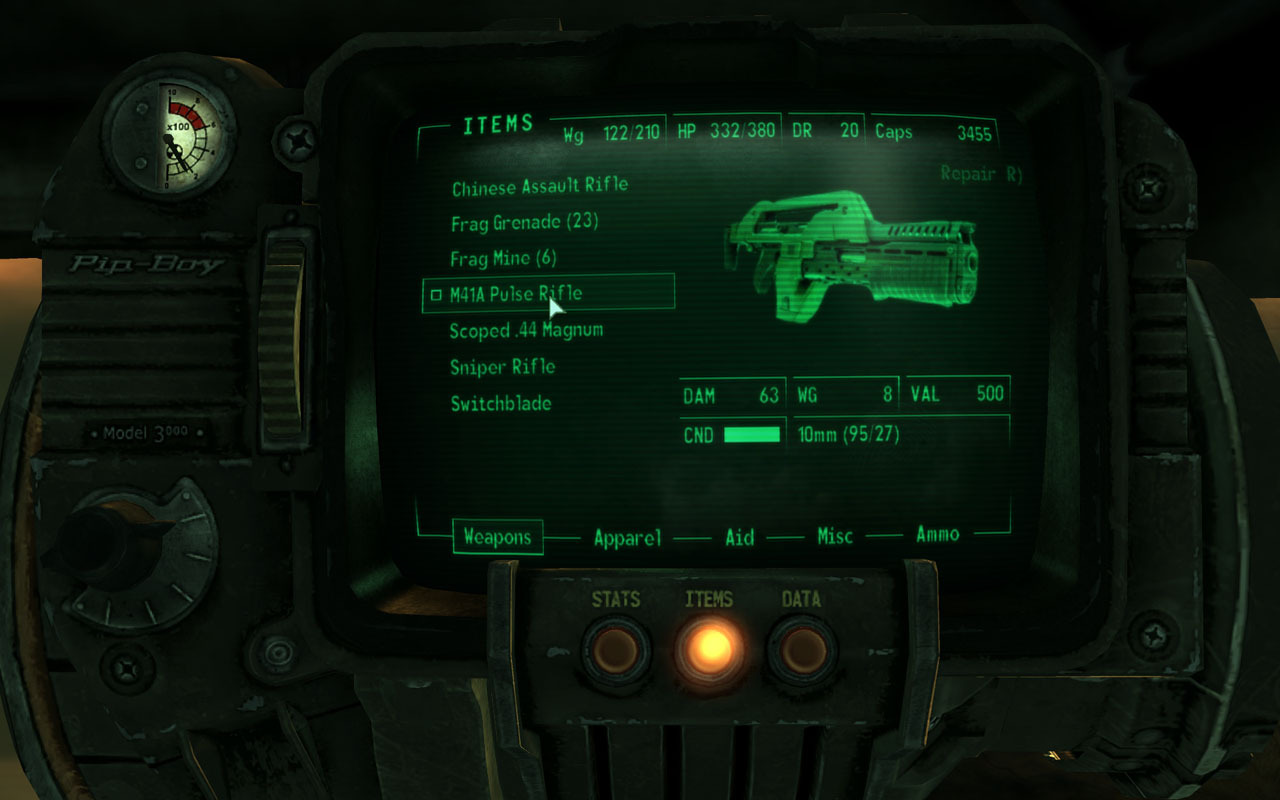Screen dimensions: 1280x800
Task: Open the Misc tab
Action: [x=835, y=537]
